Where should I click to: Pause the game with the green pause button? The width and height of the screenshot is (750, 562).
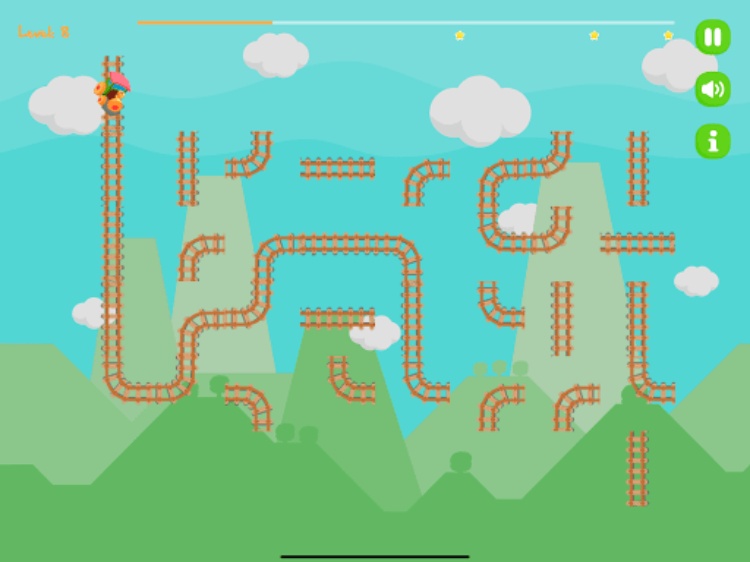[712, 37]
